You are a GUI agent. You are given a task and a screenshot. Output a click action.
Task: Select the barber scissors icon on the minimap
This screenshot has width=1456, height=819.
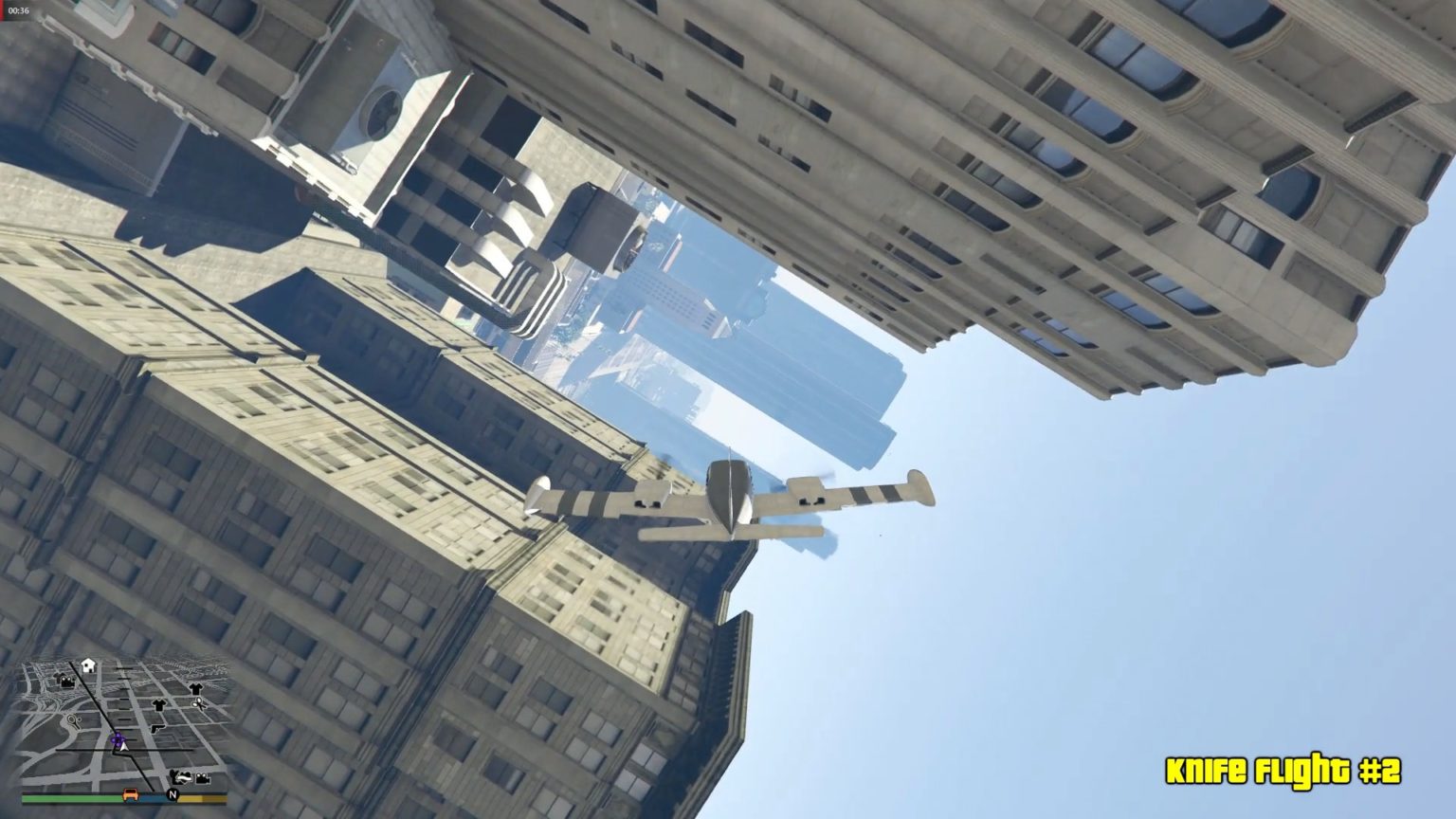click(x=197, y=704)
